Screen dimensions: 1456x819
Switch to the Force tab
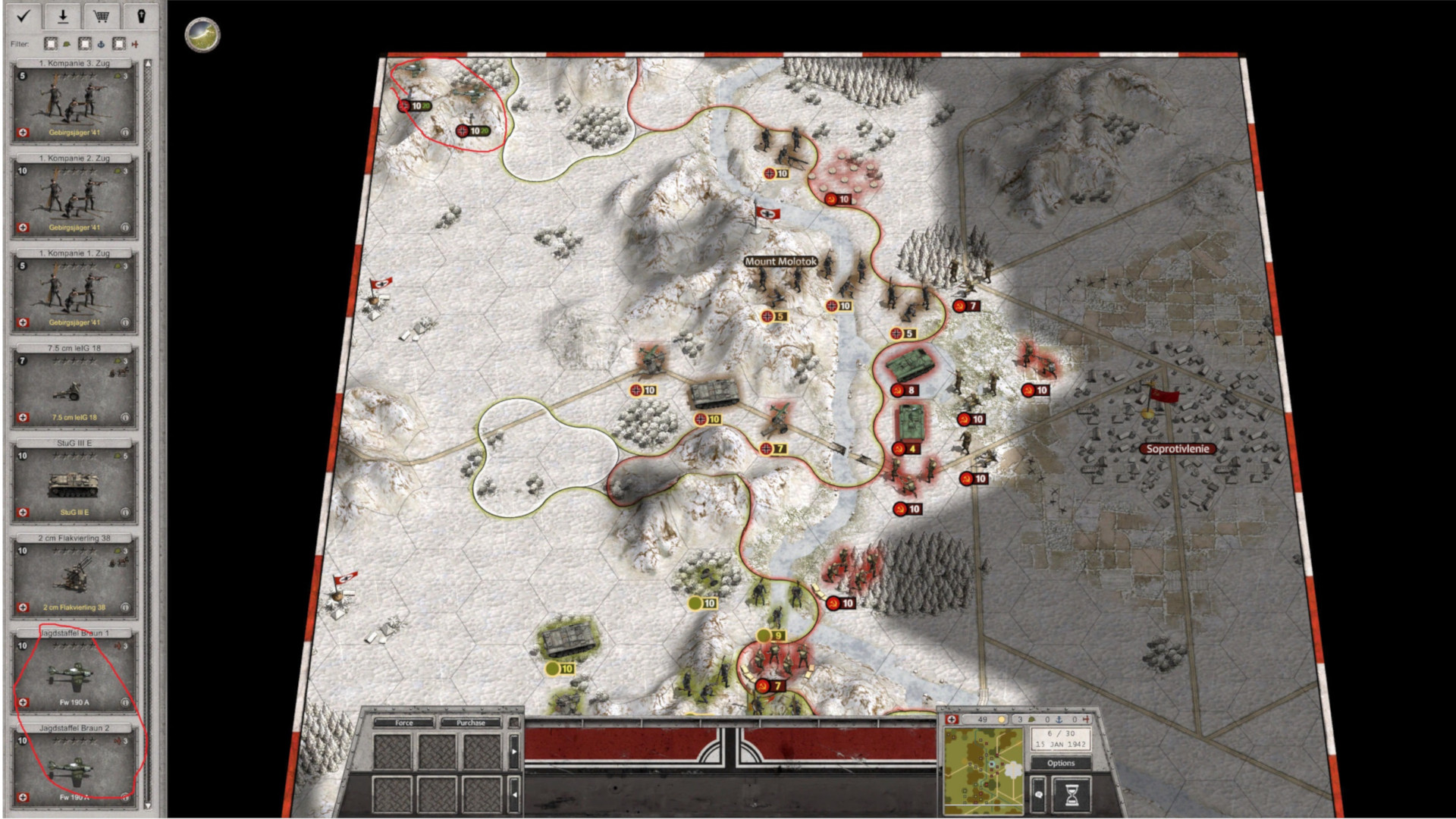[404, 723]
